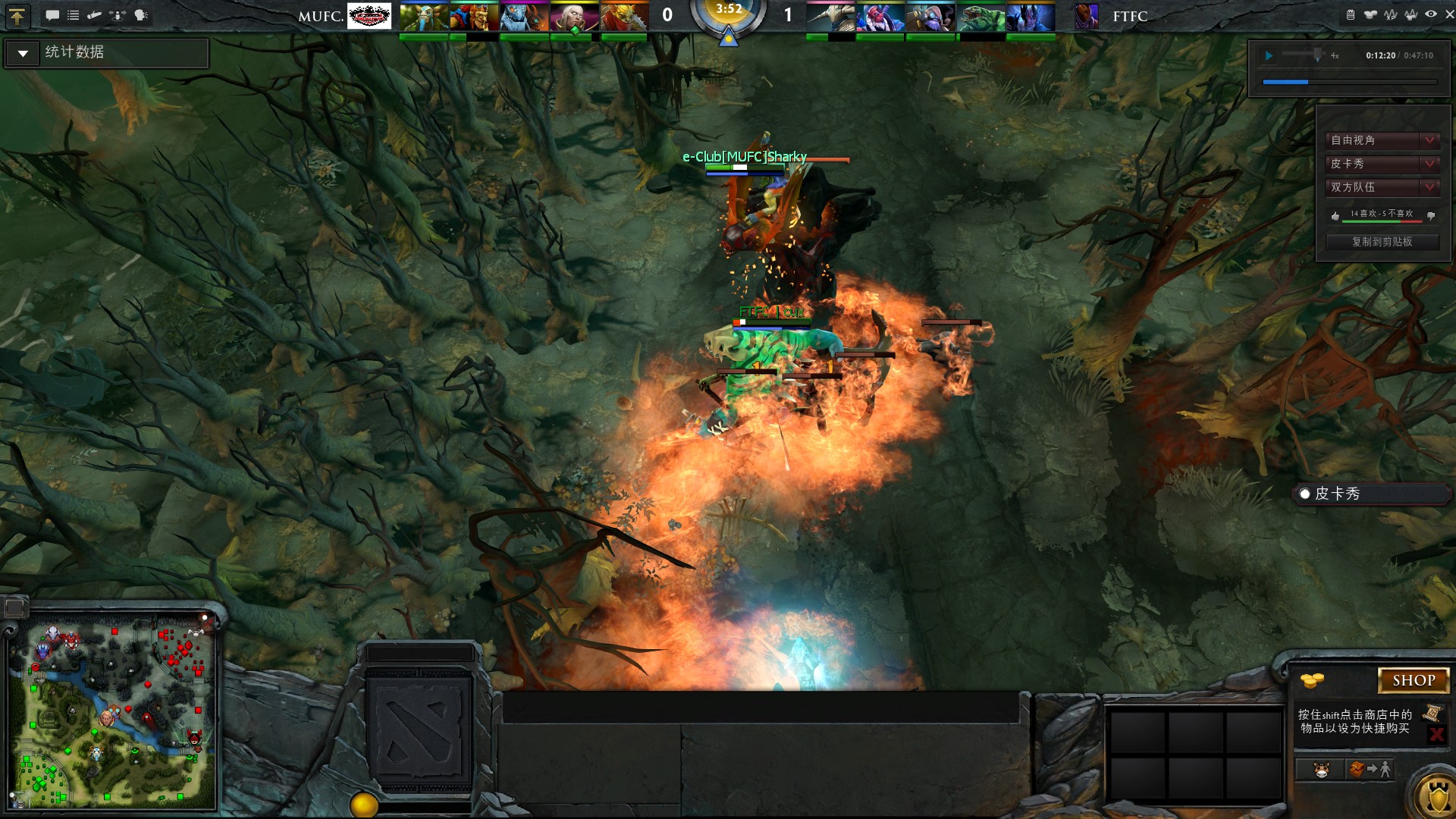This screenshot has width=1456, height=819.
Task: Activate the glyph of fortification
Action: point(1437,798)
